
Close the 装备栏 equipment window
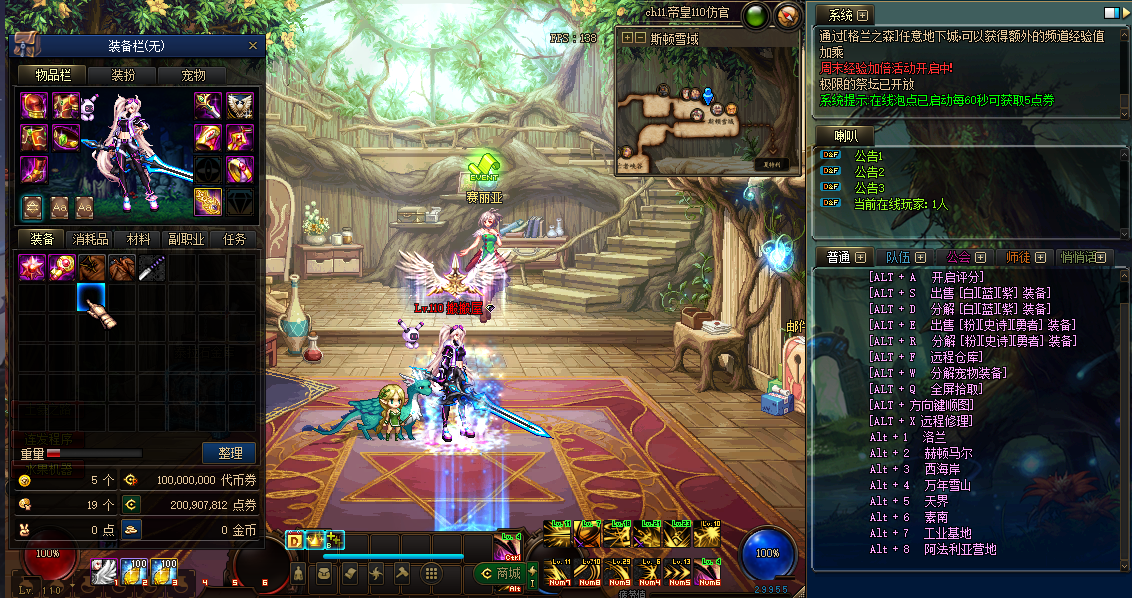[x=253, y=46]
